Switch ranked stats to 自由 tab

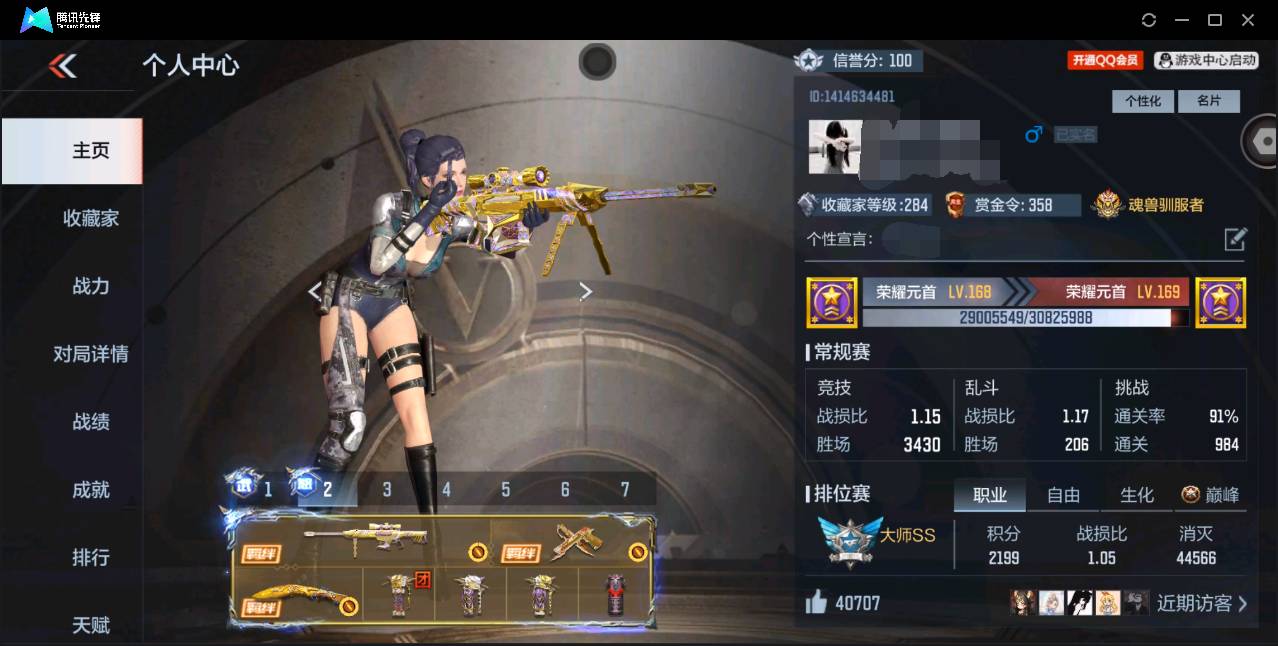coord(1063,495)
